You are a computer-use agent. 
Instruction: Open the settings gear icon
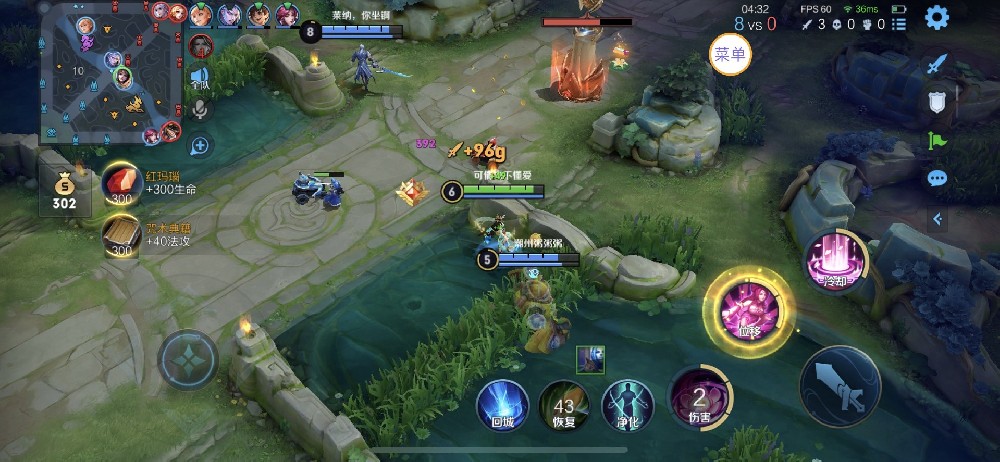click(936, 17)
